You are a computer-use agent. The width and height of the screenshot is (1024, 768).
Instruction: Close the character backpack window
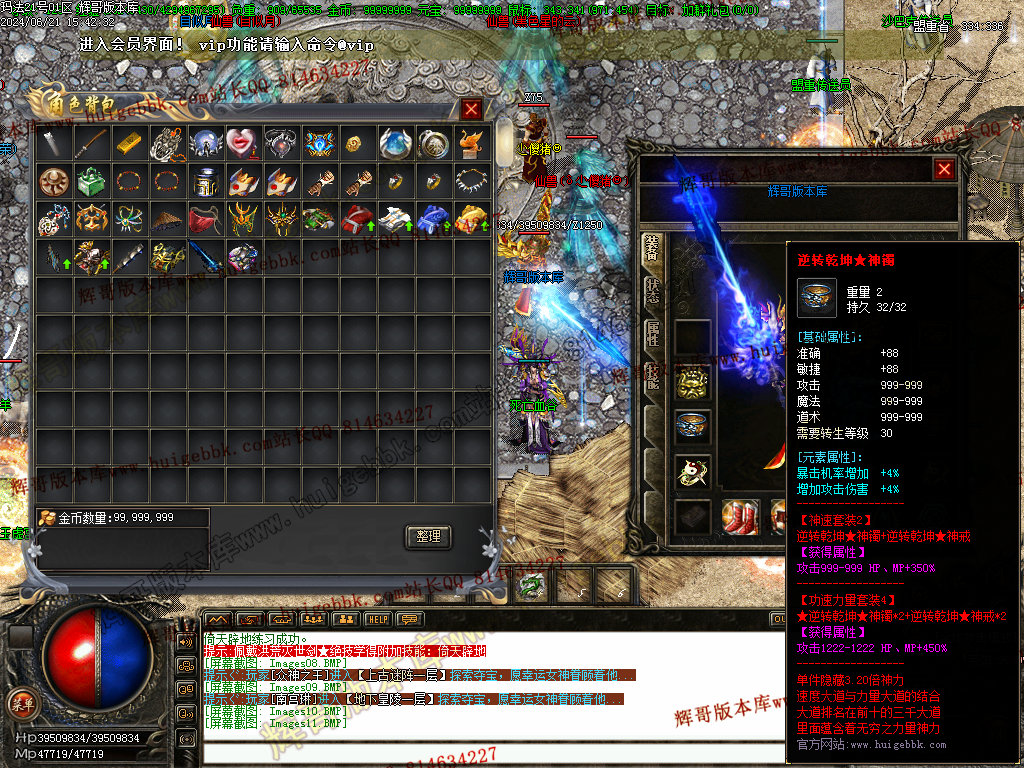point(471,109)
